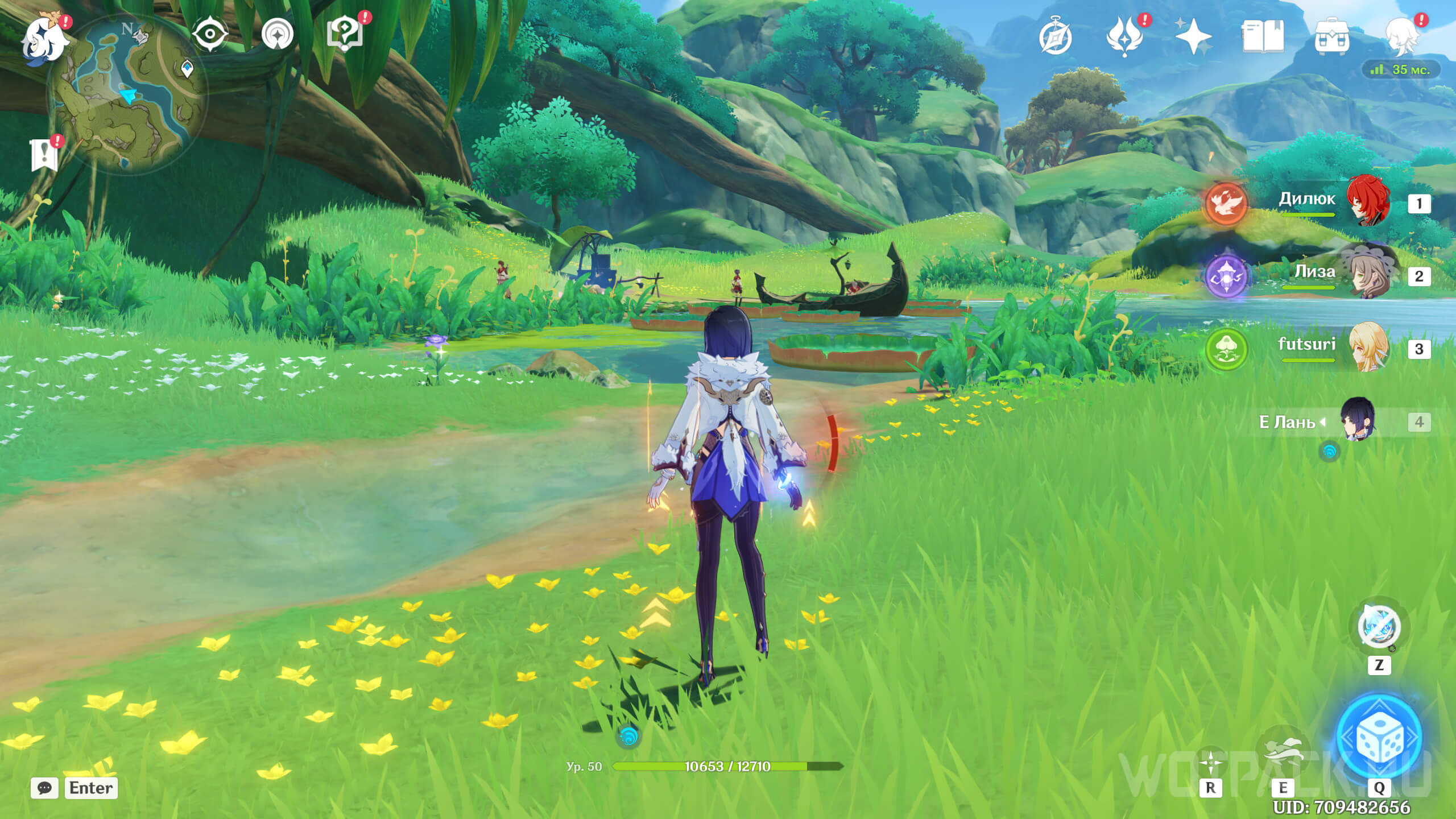Open the Paimon menu
This screenshot has width=1456, height=819.
click(x=44, y=39)
